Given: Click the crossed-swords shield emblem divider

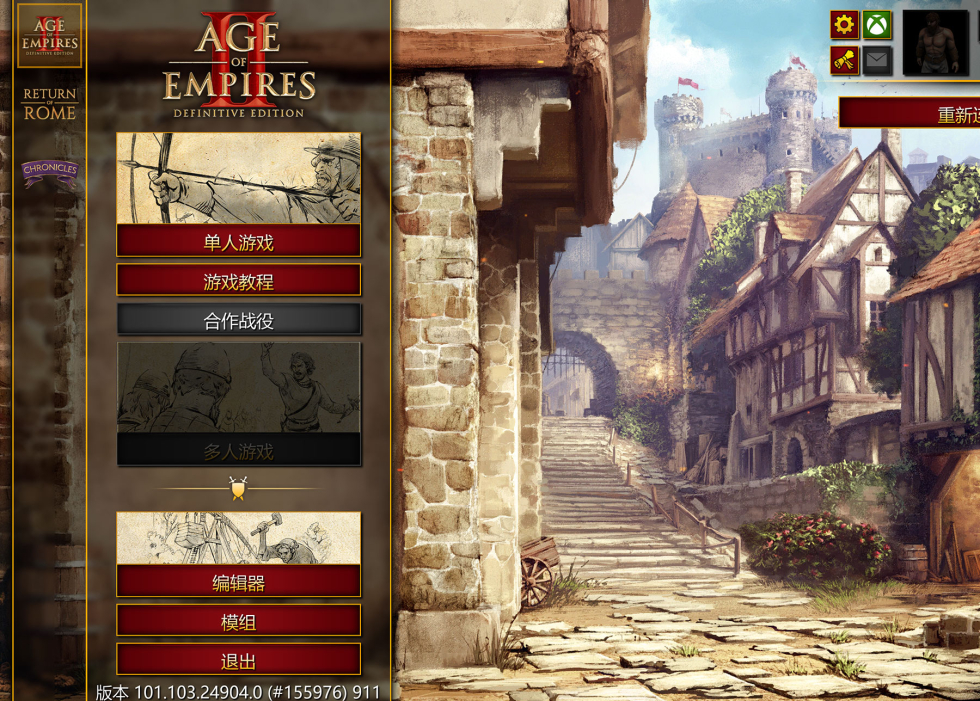Looking at the screenshot, I should 238,489.
